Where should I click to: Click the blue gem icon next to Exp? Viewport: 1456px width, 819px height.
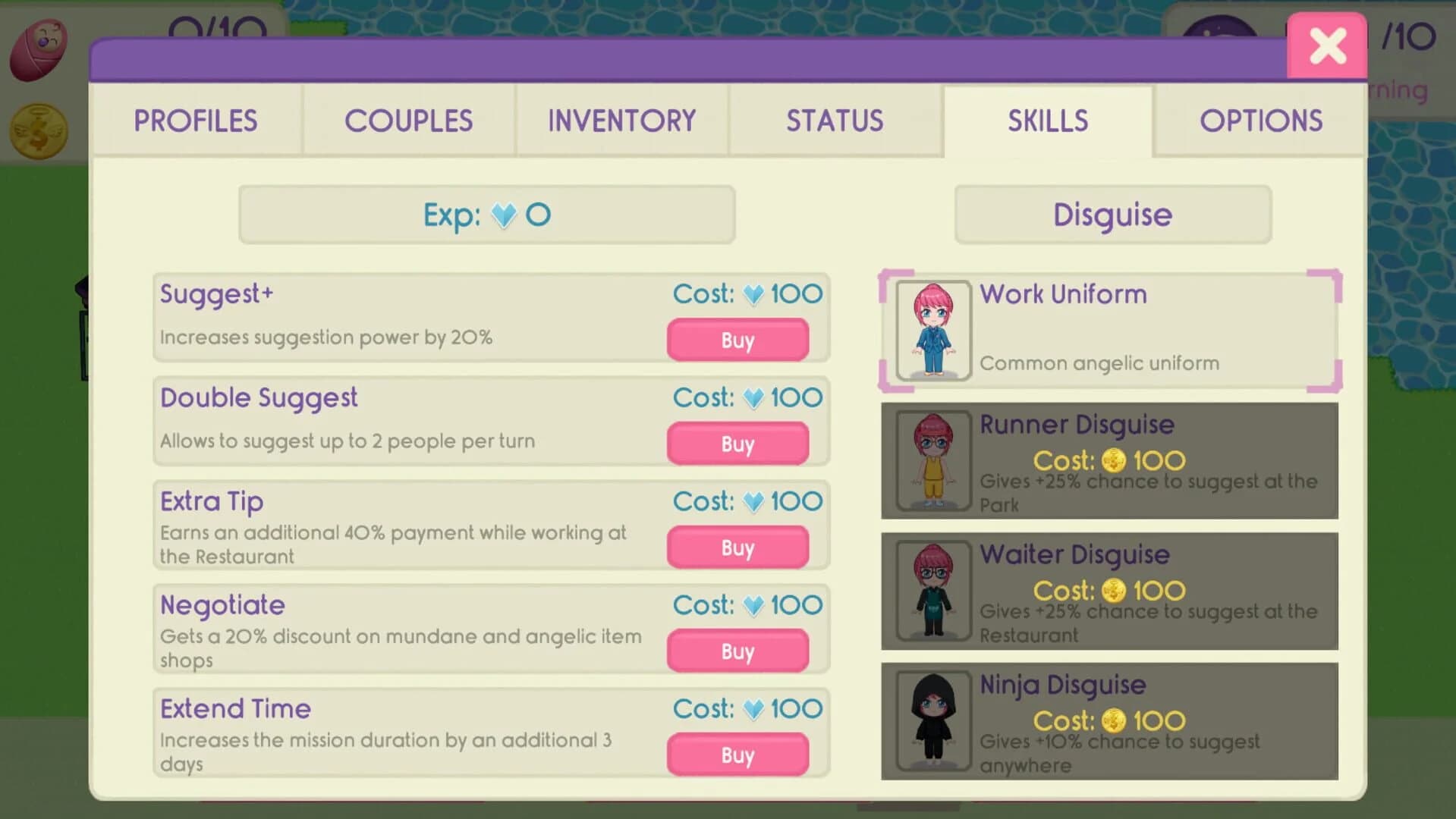506,215
